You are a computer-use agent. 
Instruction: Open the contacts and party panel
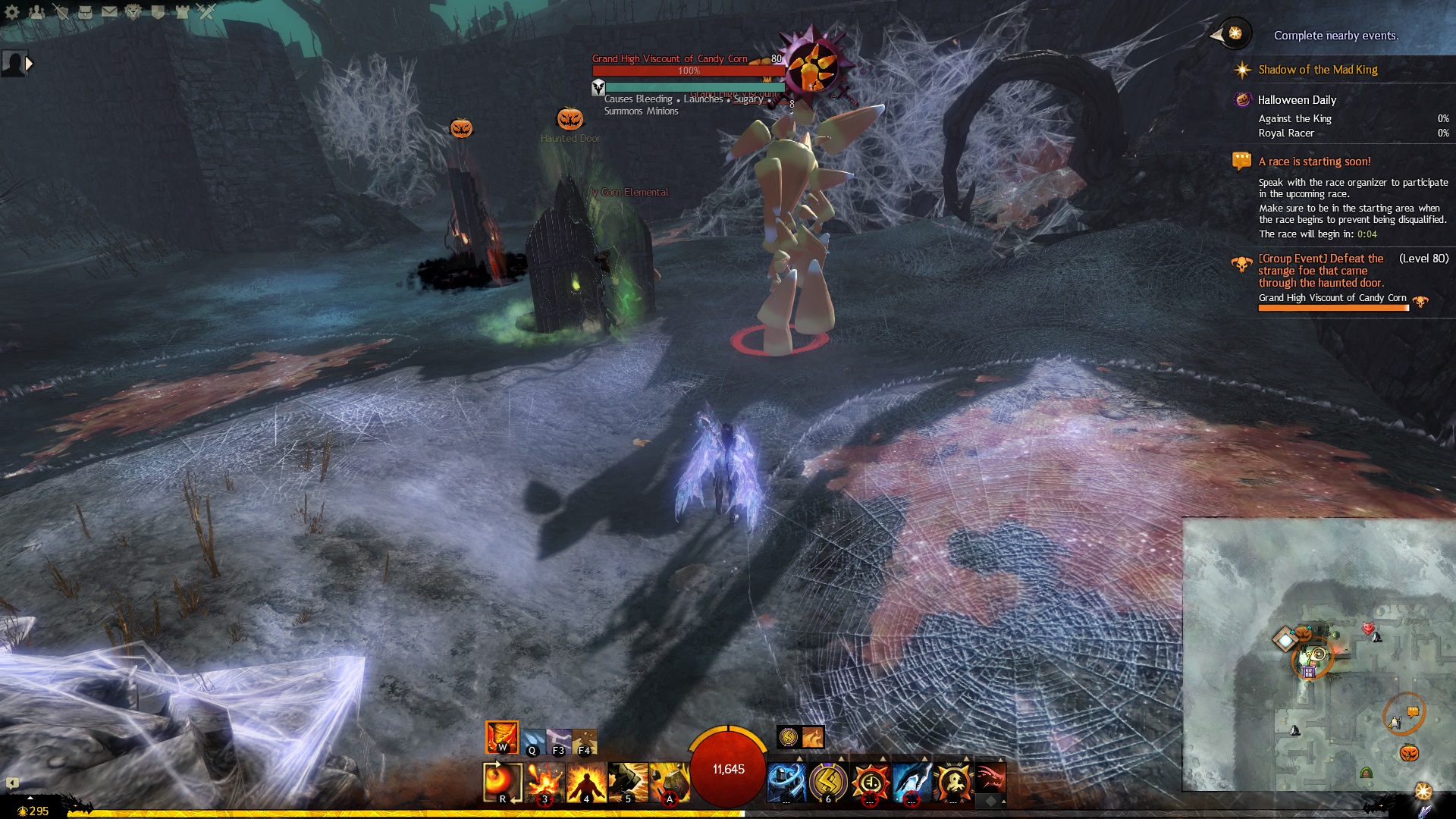[x=36, y=11]
